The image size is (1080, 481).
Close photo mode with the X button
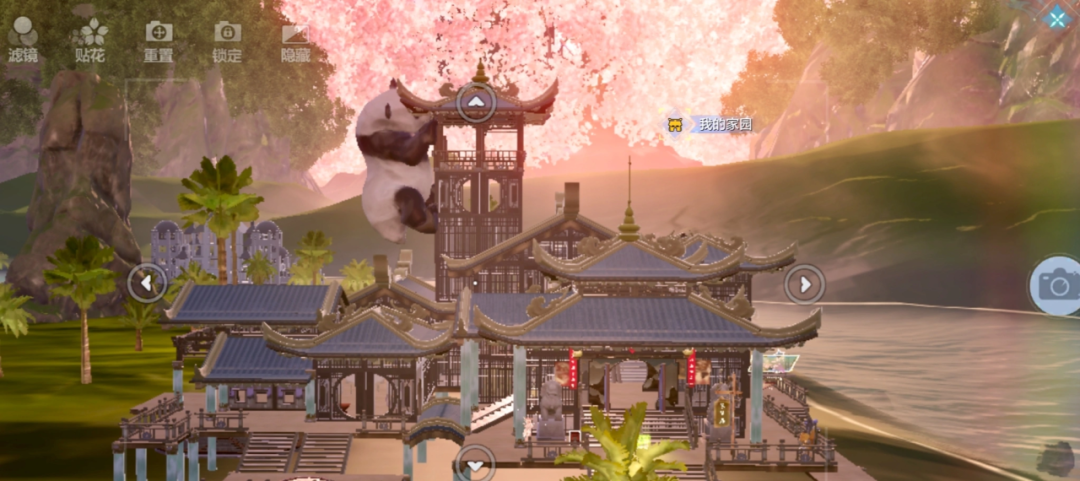point(1057,17)
